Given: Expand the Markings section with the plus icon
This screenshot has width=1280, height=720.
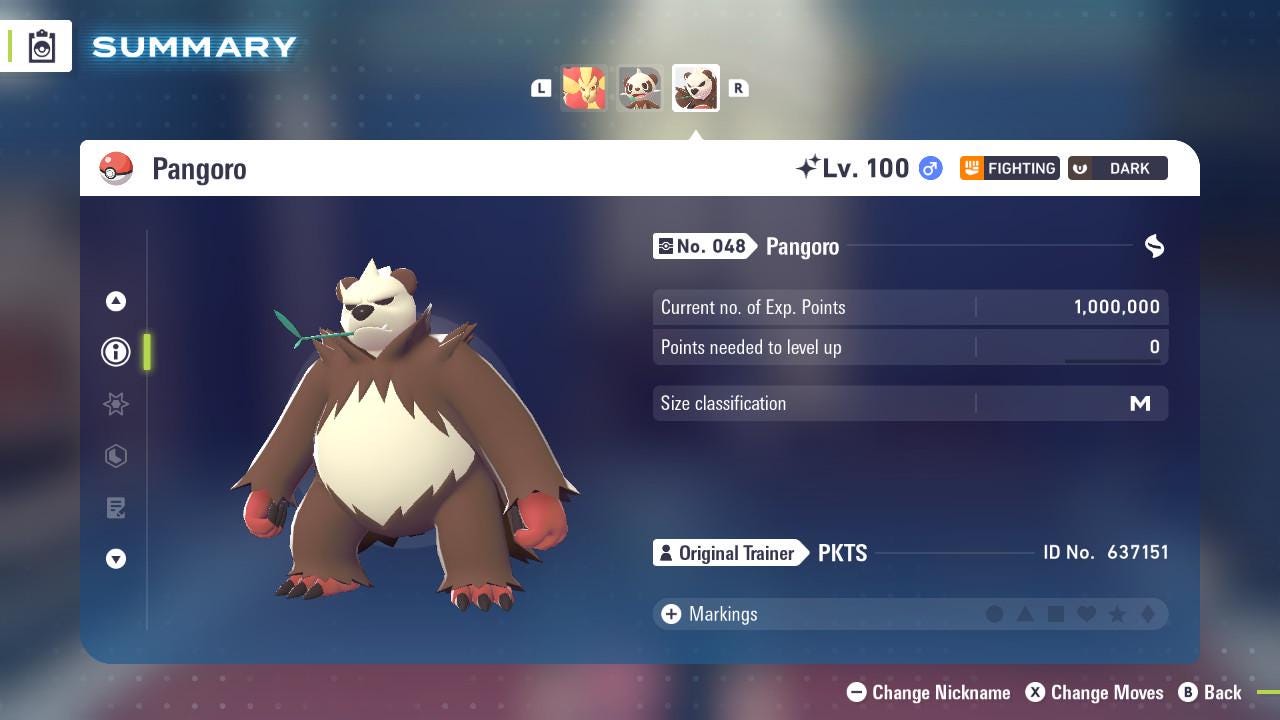Looking at the screenshot, I should (669, 614).
